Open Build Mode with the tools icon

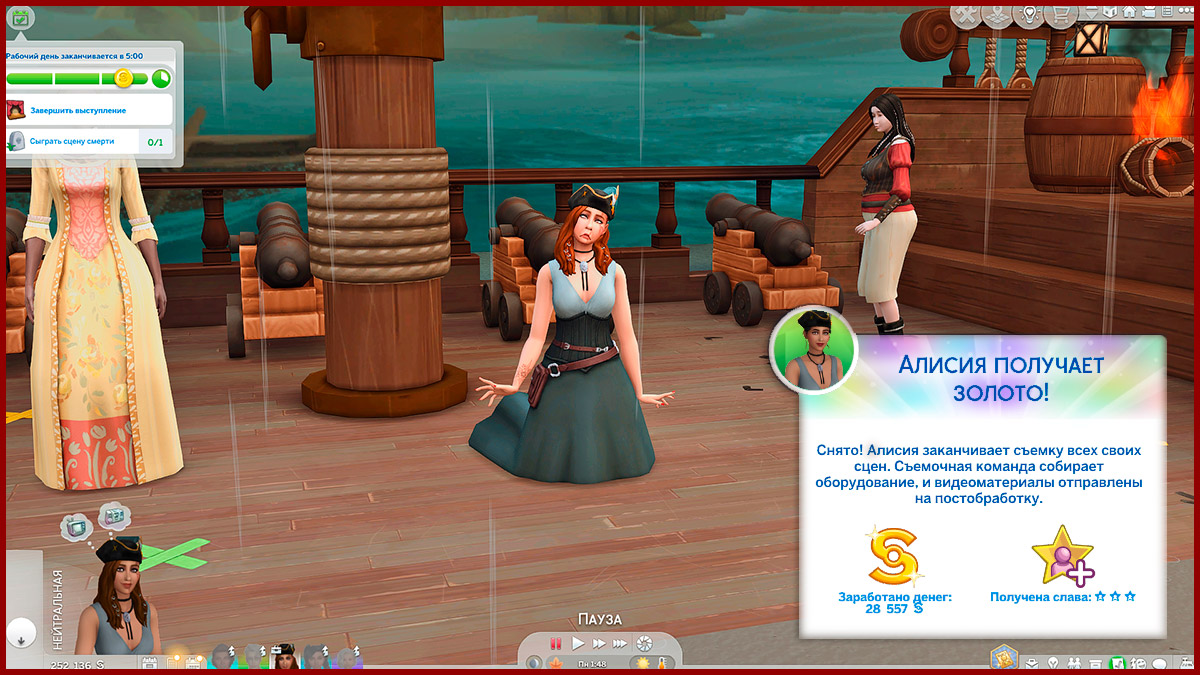coord(966,15)
